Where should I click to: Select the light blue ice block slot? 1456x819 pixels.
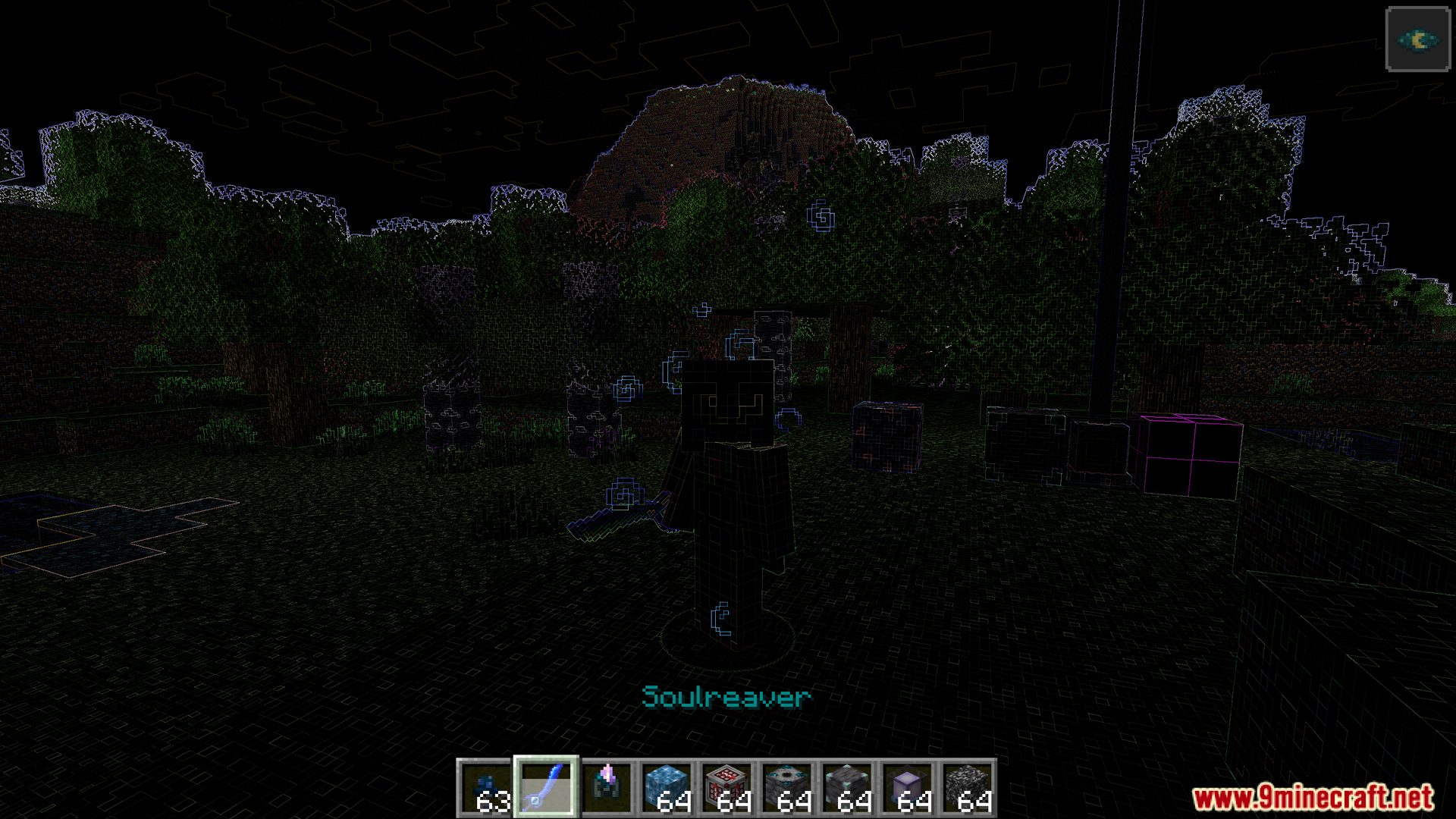[x=667, y=787]
